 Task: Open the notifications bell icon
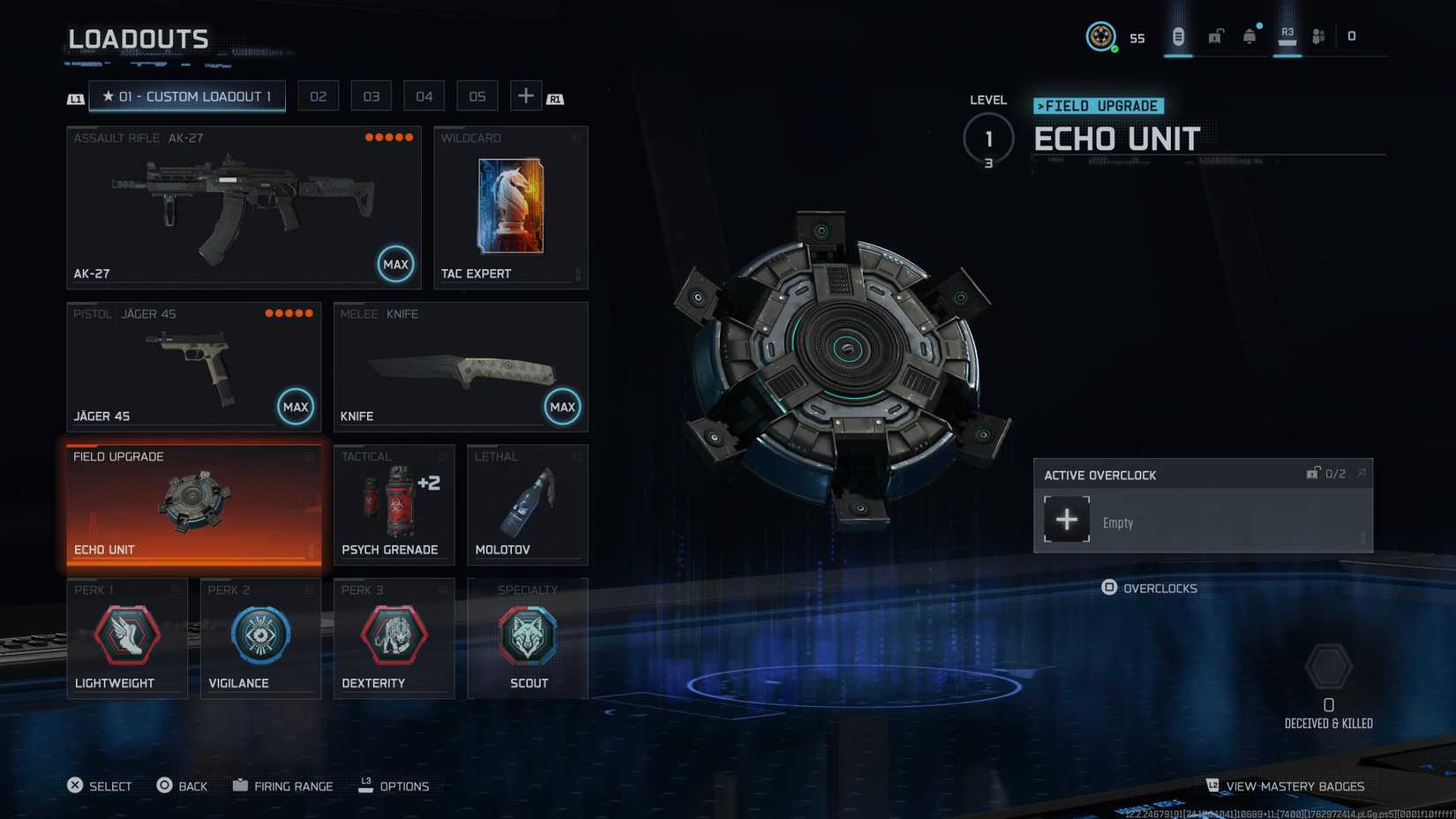click(x=1250, y=36)
